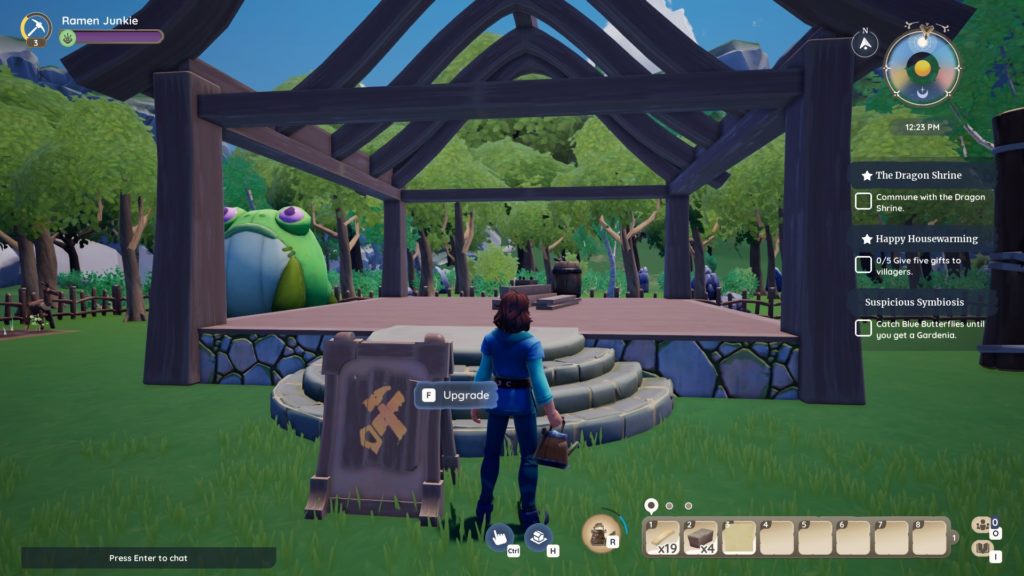Click the Give five gifts objective checkbox
This screenshot has width=1024, height=576.
[x=863, y=265]
